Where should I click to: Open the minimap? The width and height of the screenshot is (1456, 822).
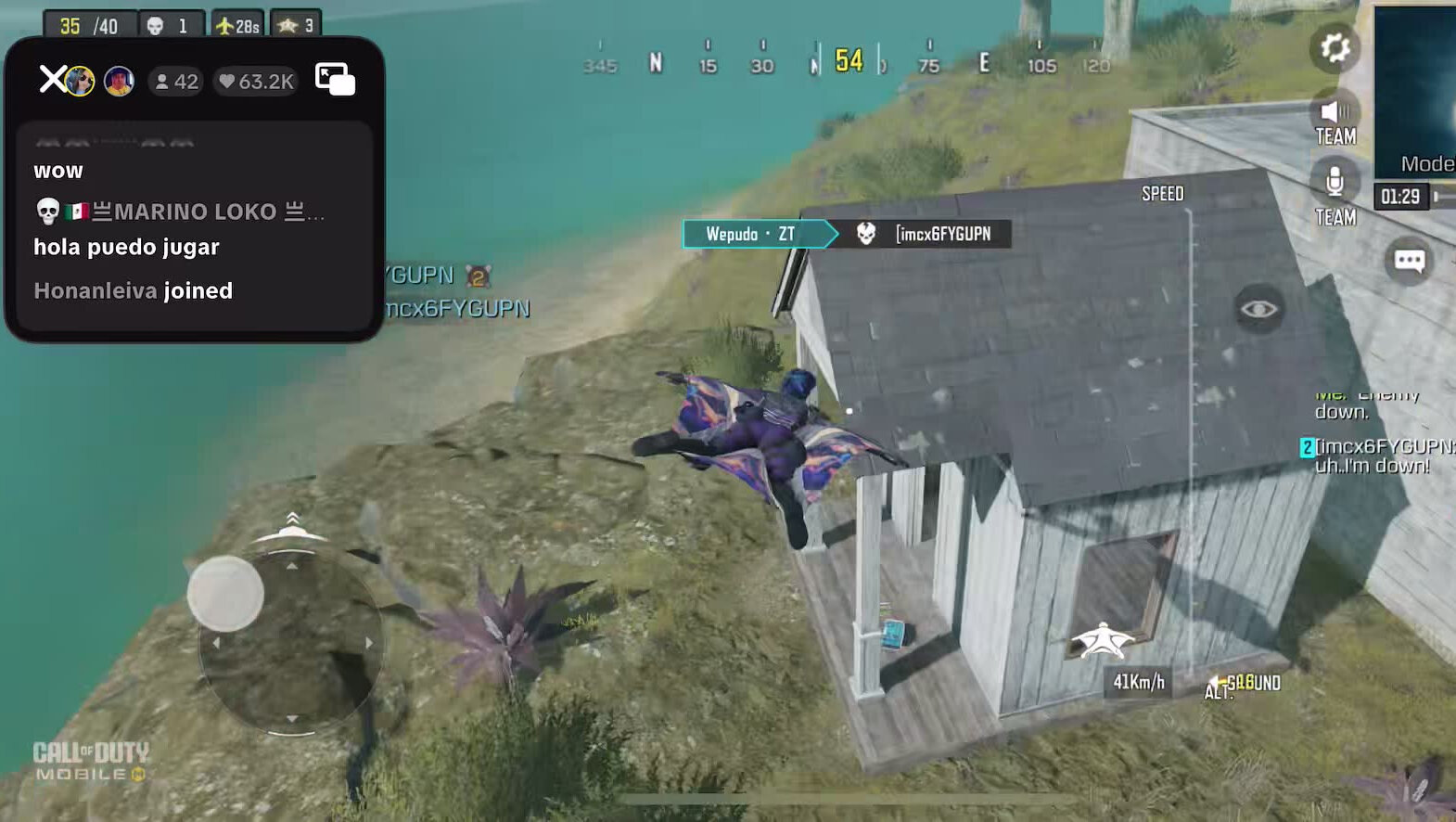coord(1416,88)
